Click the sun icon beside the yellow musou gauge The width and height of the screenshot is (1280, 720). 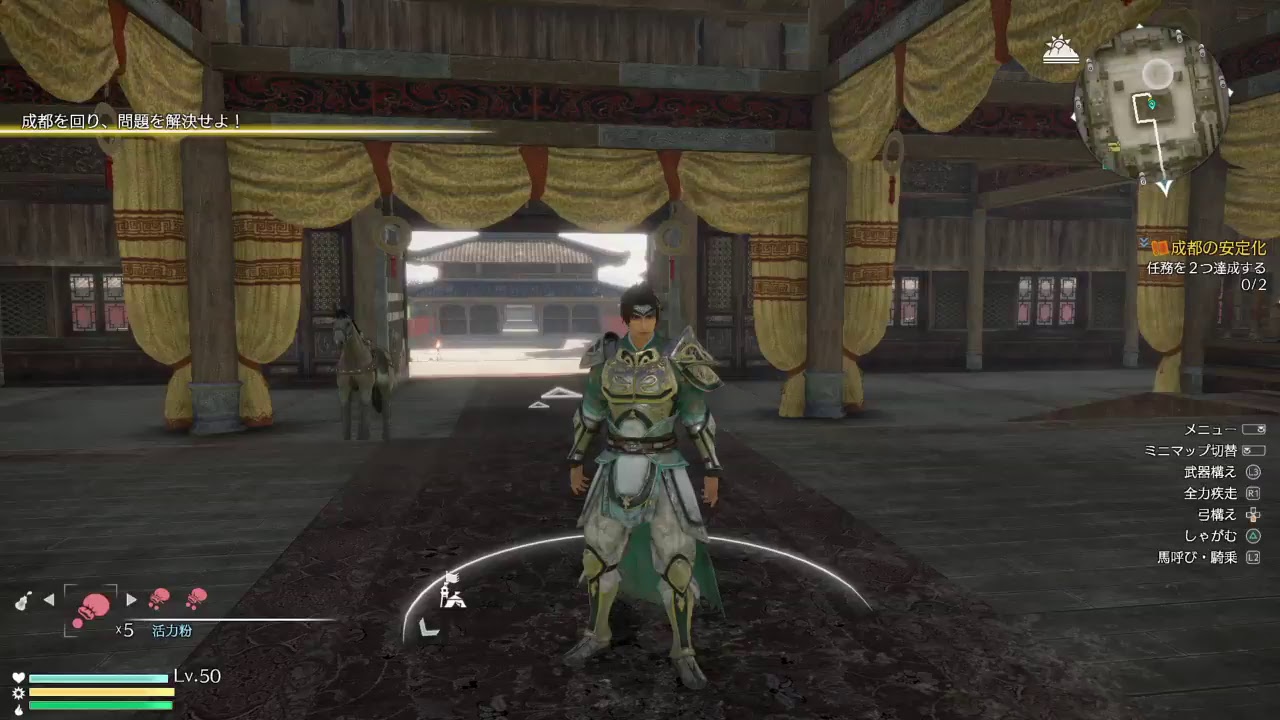[x=18, y=693]
